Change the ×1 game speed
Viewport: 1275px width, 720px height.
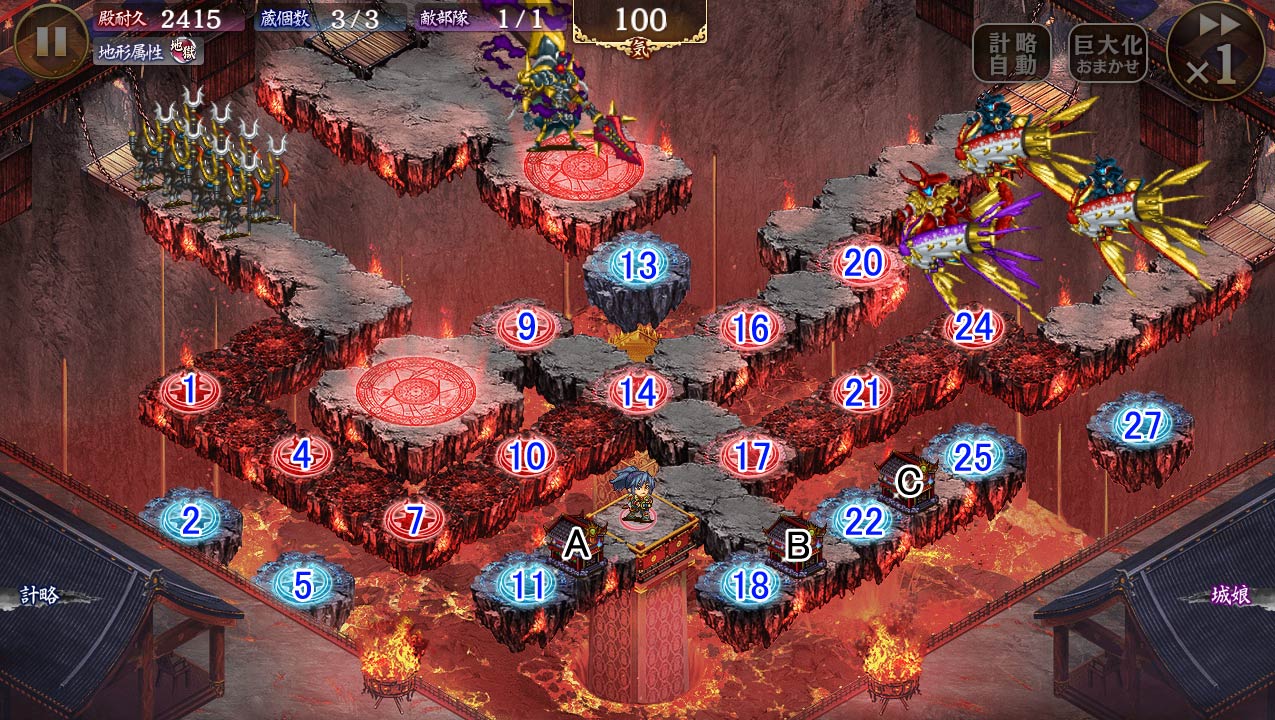(x=1216, y=50)
